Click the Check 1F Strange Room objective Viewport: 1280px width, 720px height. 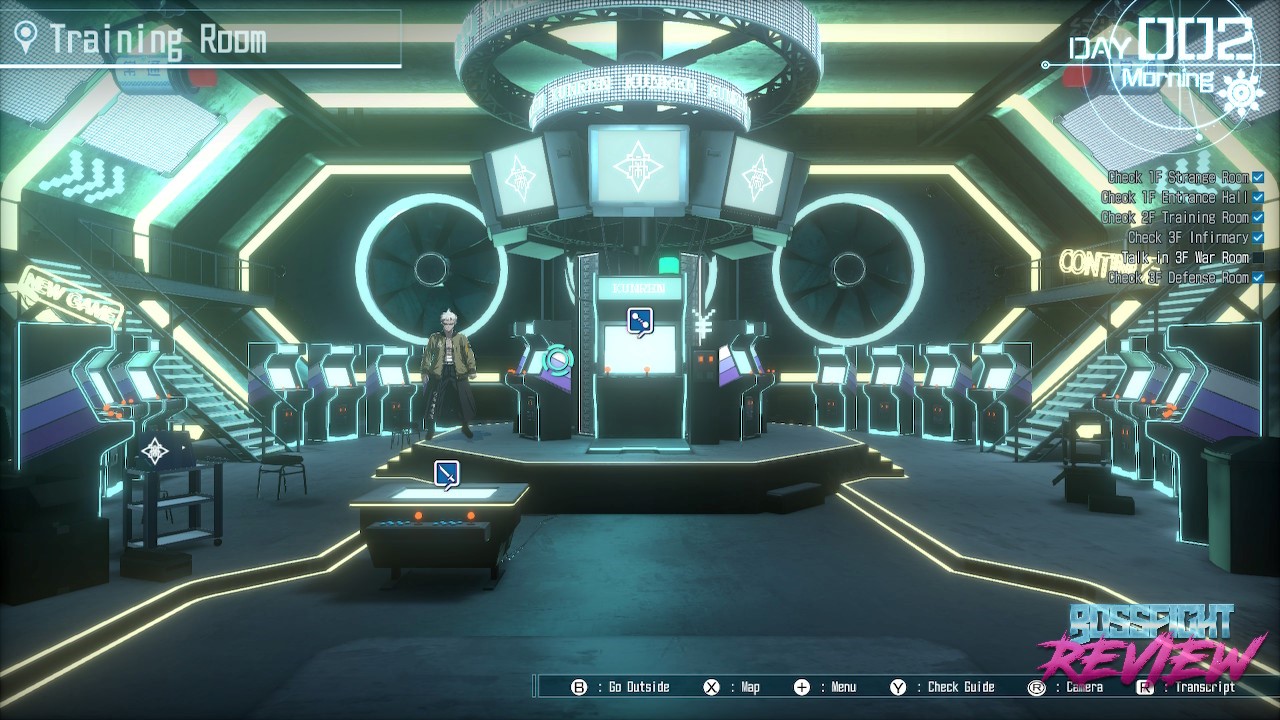point(1179,178)
